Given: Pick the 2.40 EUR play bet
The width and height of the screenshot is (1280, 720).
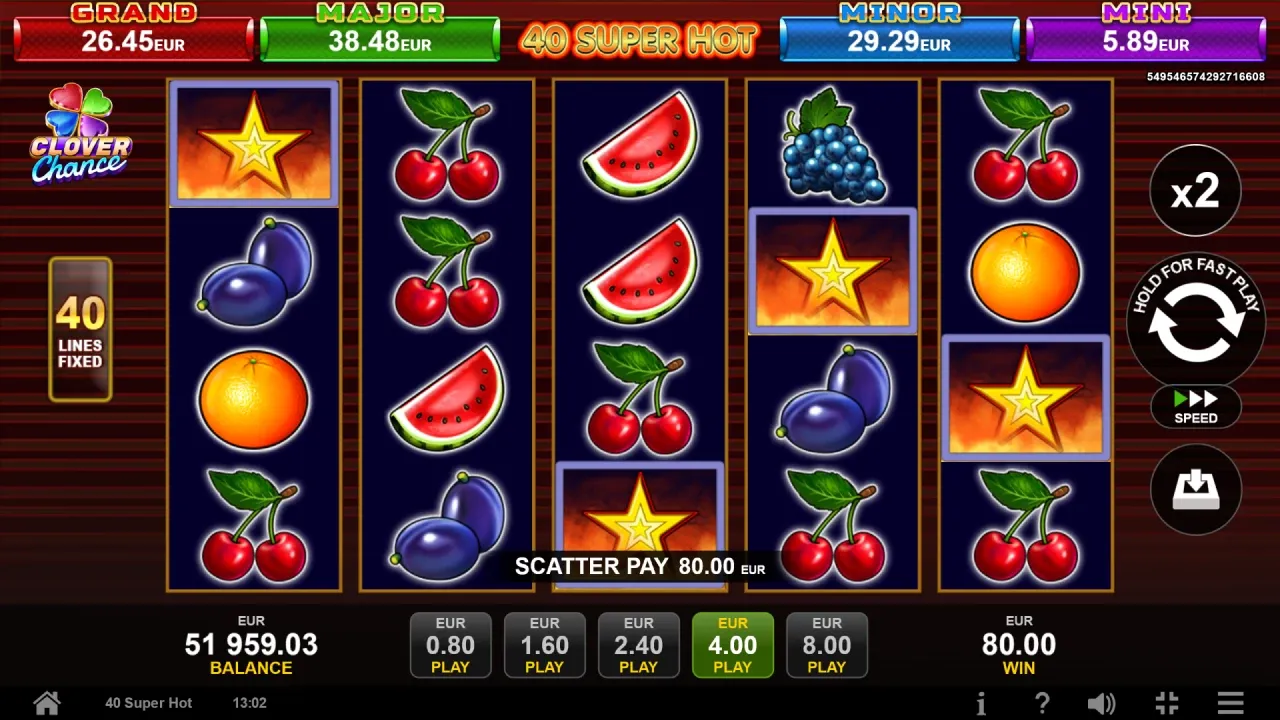Looking at the screenshot, I should coord(638,645).
